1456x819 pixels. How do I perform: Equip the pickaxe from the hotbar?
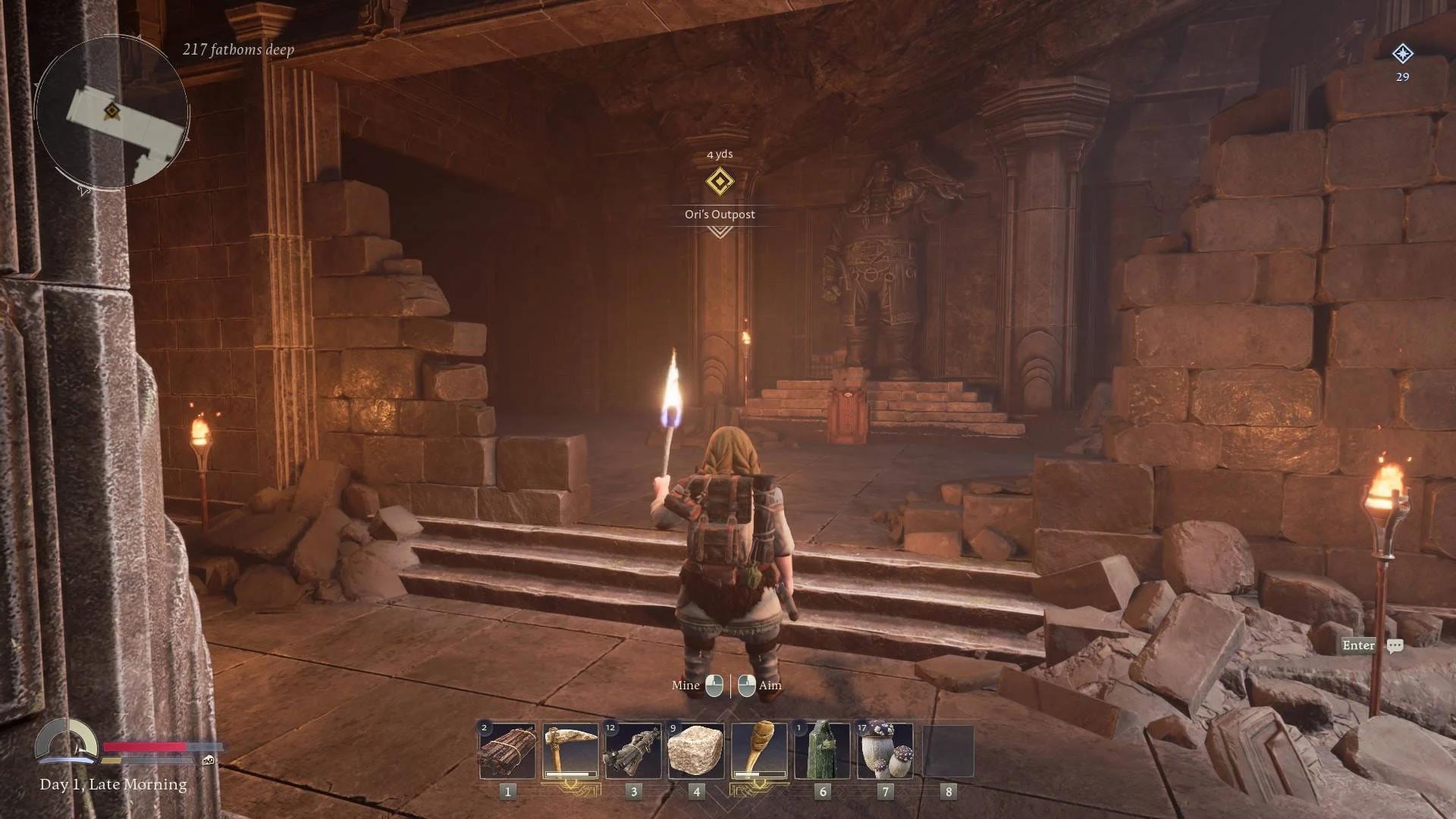click(x=570, y=751)
